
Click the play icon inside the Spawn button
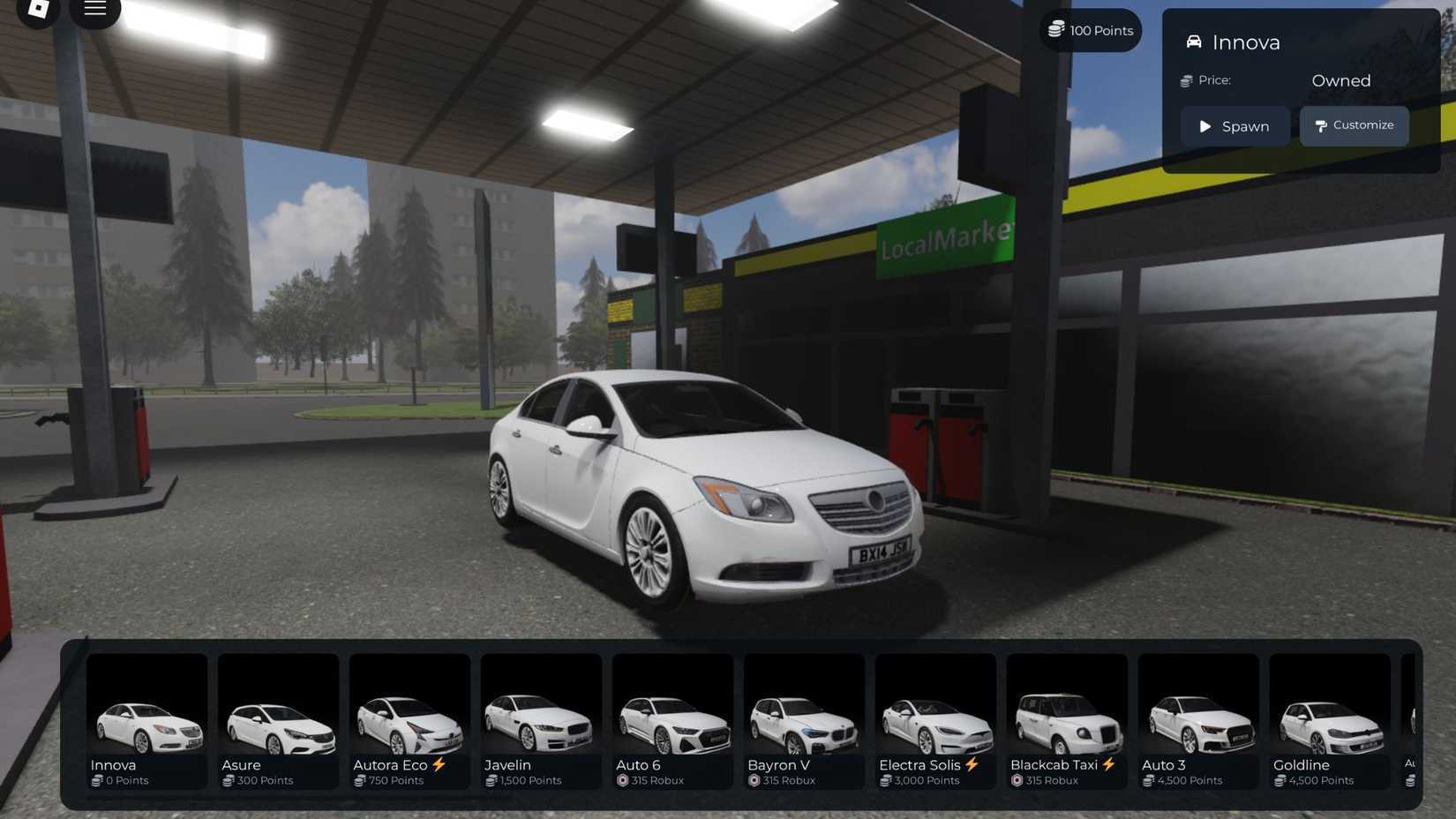(1205, 126)
